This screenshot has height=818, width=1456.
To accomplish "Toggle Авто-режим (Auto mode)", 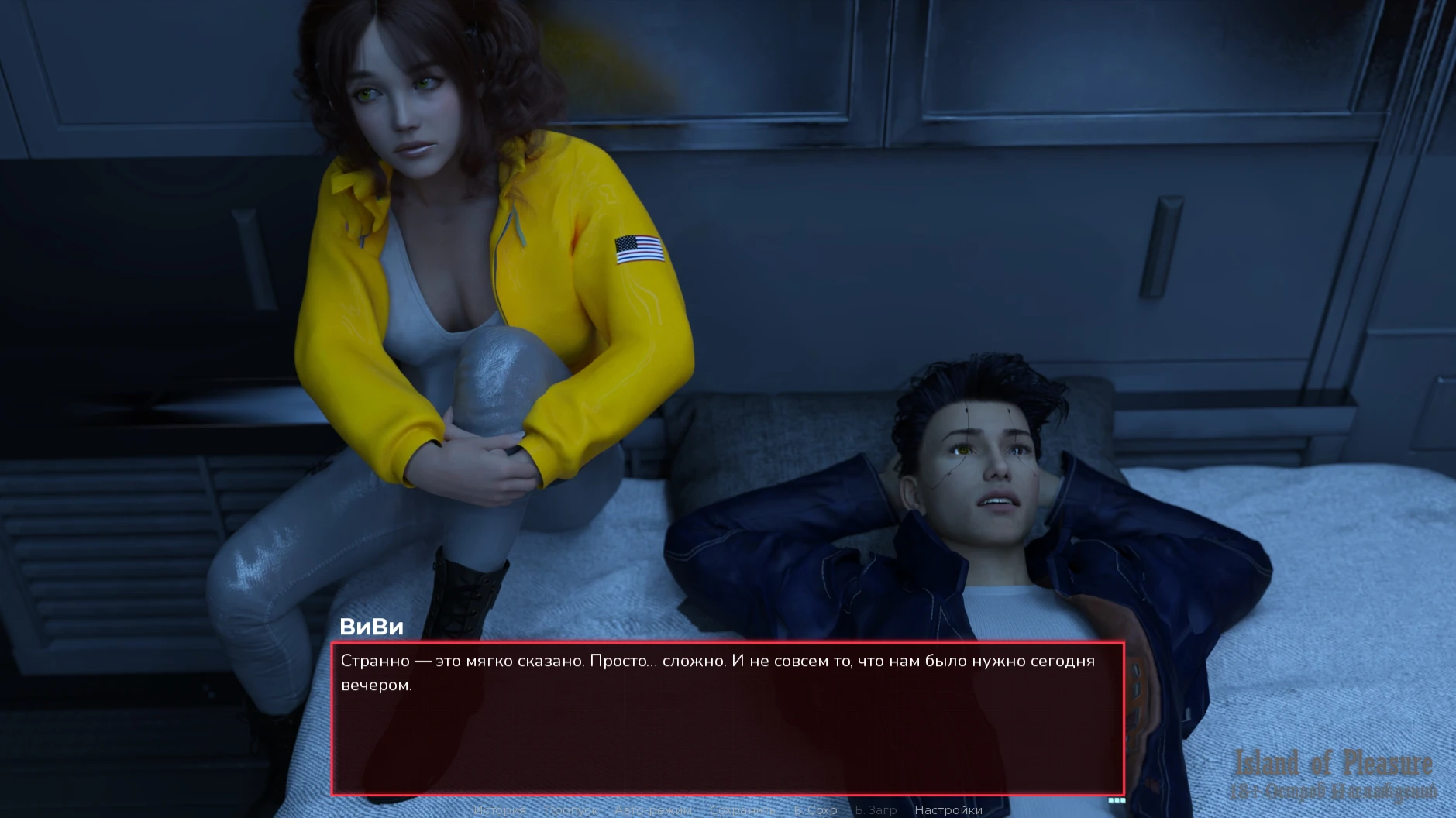I will tap(653, 810).
